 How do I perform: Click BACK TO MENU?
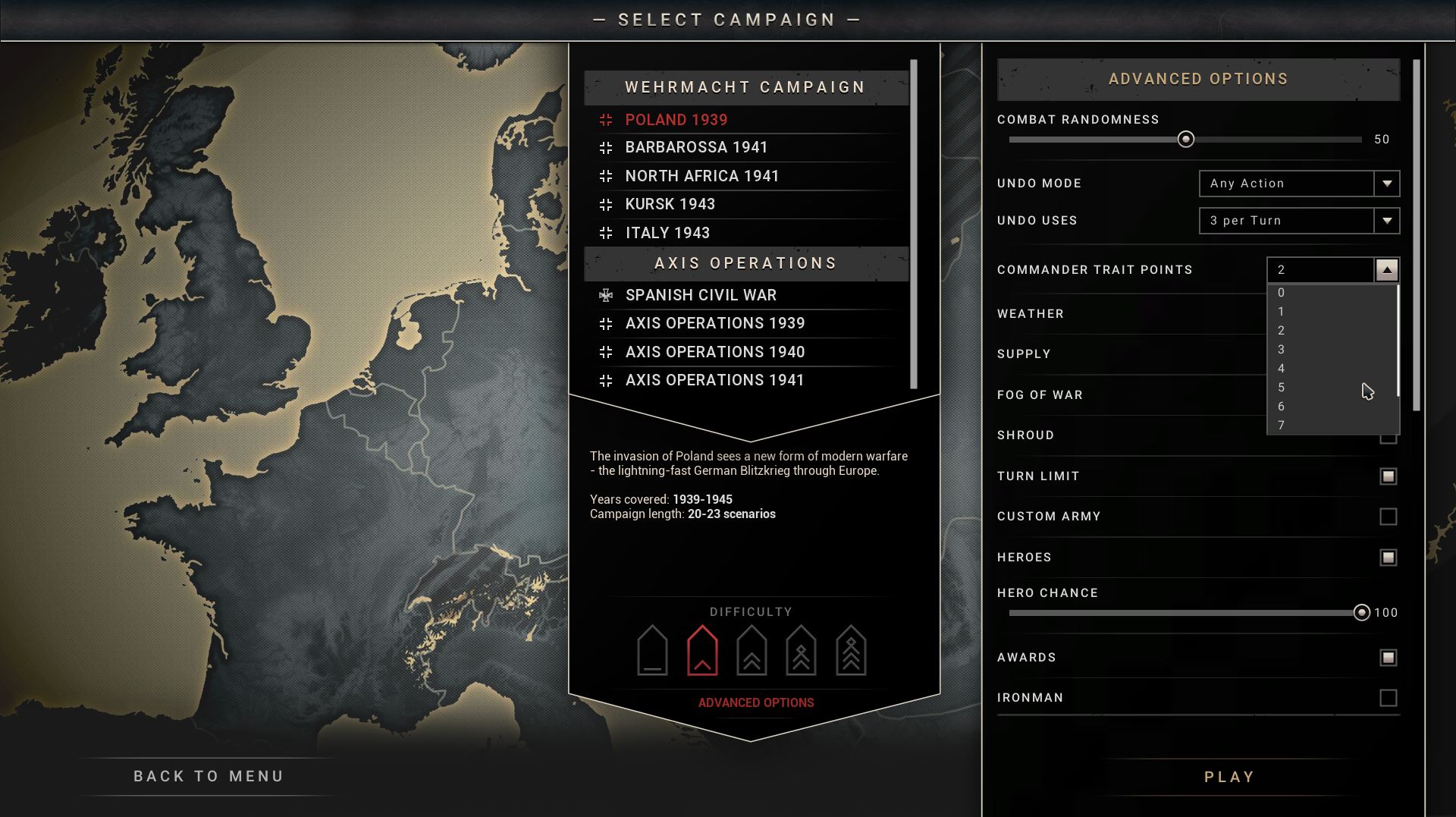[208, 775]
